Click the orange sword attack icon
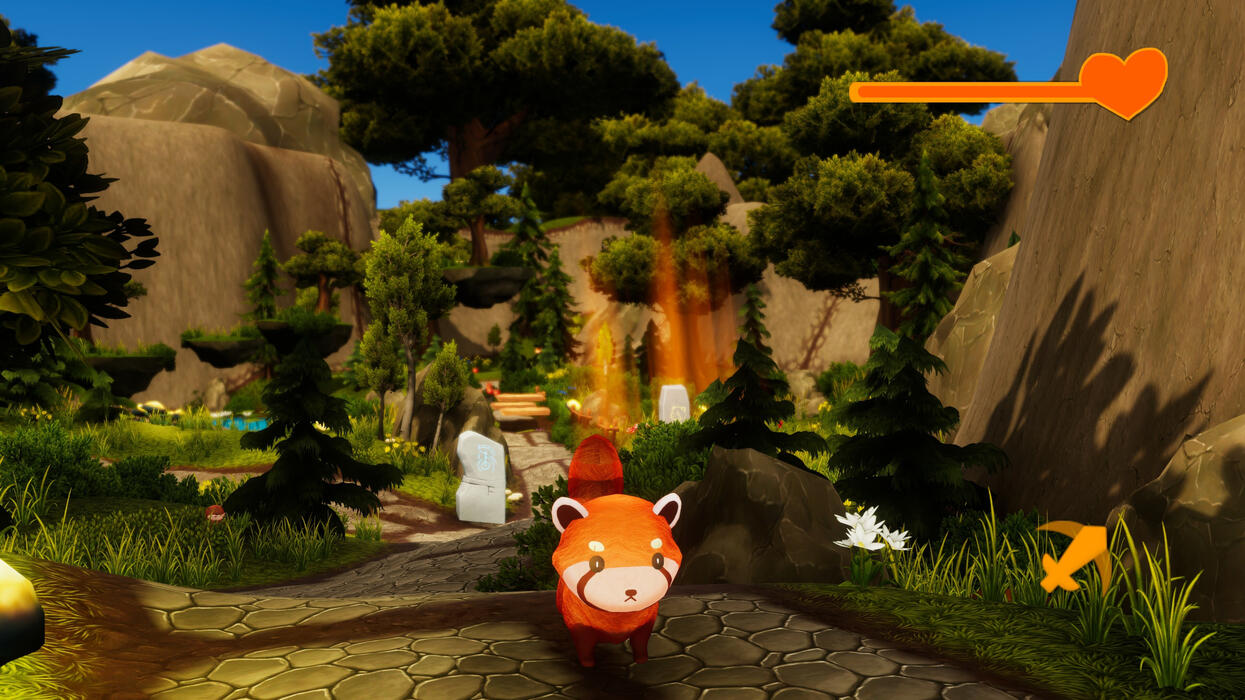1245x700 pixels. (x=1074, y=555)
